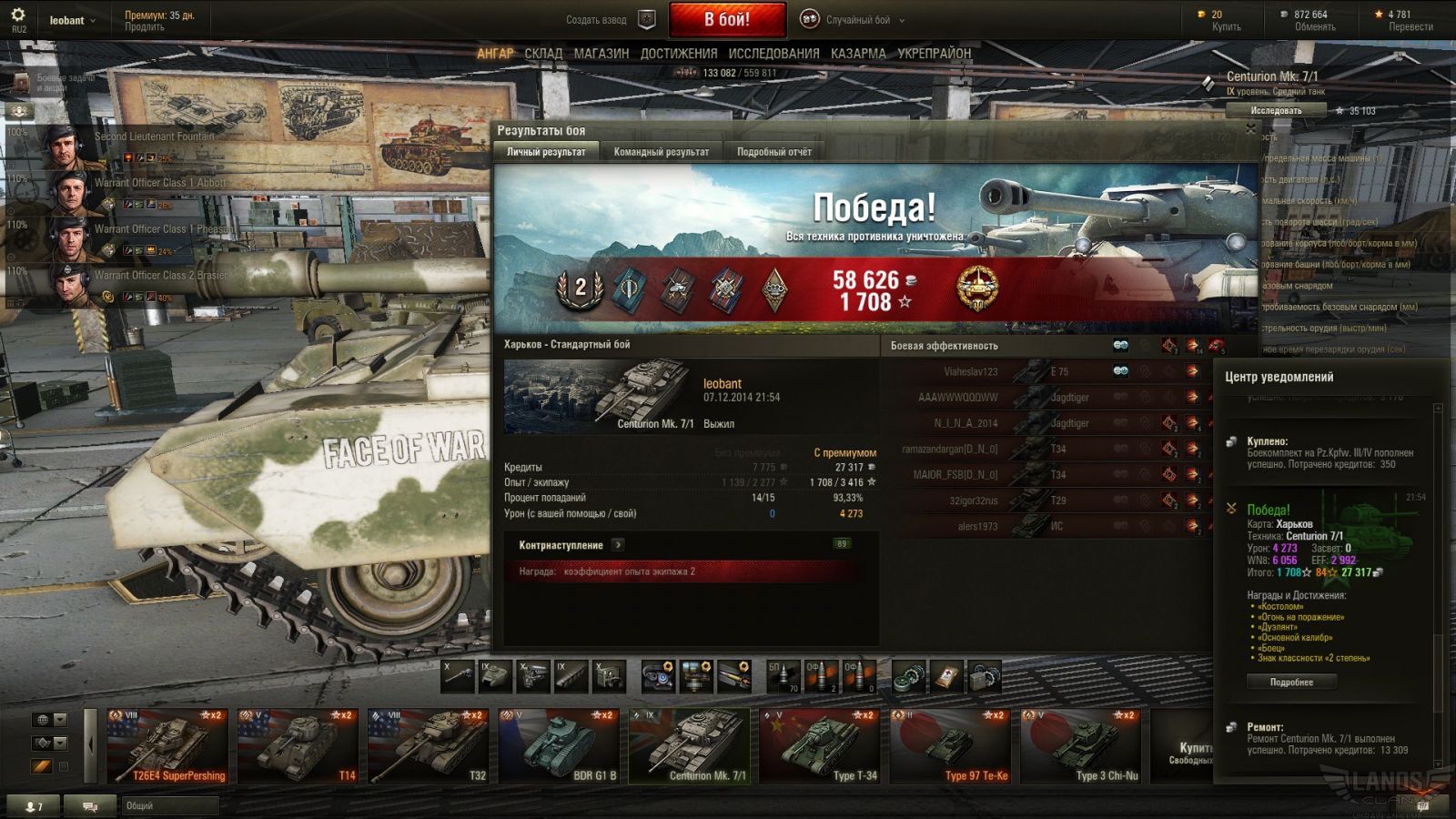Screen dimensions: 1456x819
Task: Select the Type T-34 tank
Action: pos(819,746)
